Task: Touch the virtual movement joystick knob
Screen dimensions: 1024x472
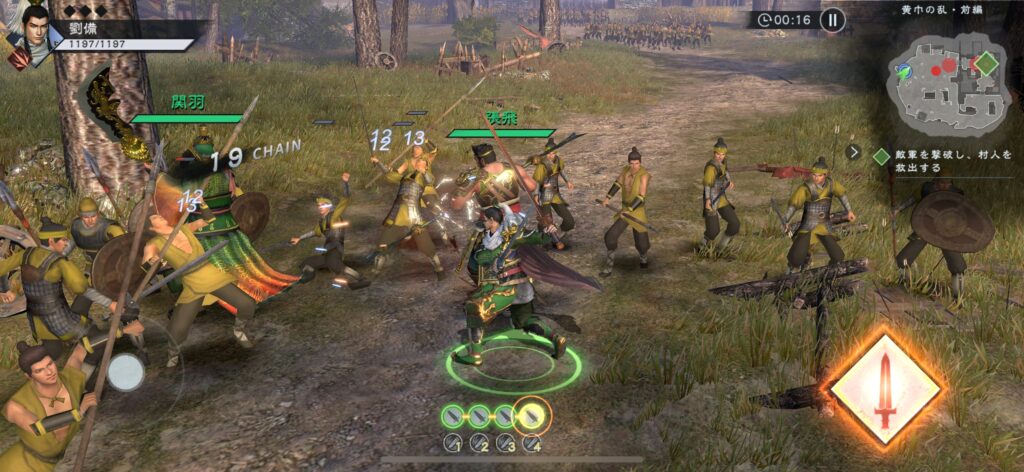Action: [x=126, y=372]
